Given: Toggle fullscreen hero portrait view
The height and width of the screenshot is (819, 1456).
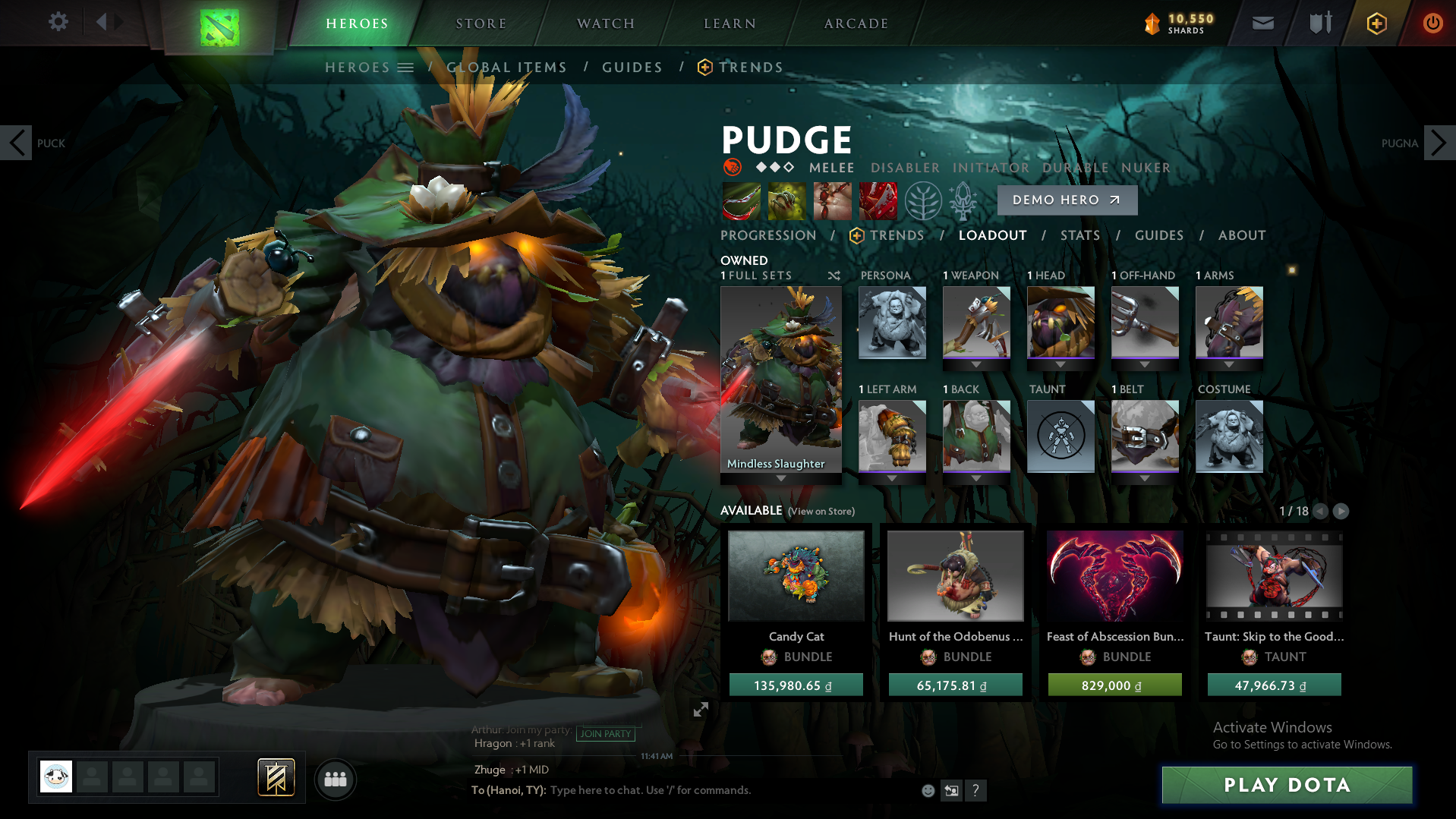Looking at the screenshot, I should pos(701,710).
